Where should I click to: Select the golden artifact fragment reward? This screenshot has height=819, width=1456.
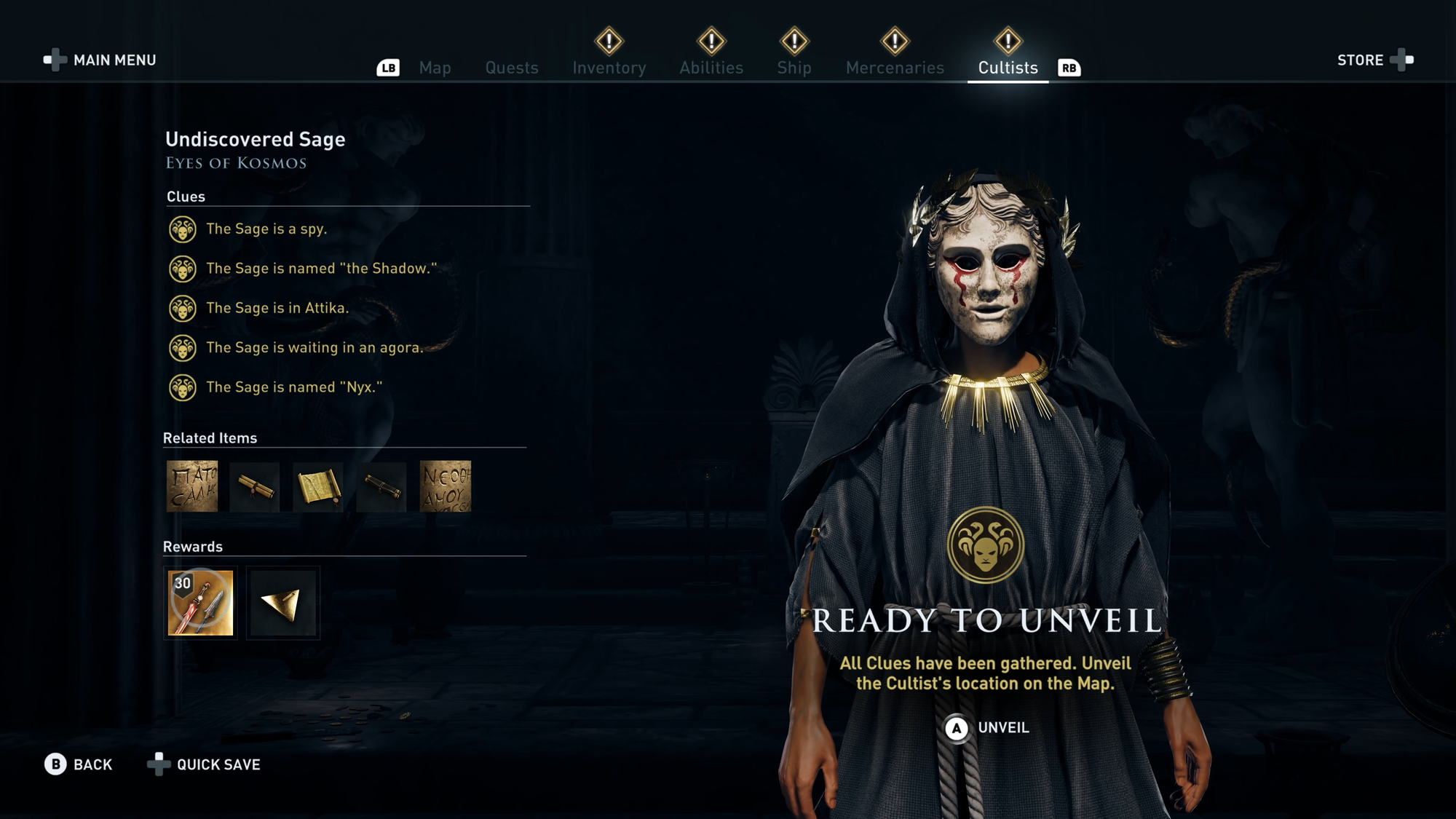(x=282, y=603)
